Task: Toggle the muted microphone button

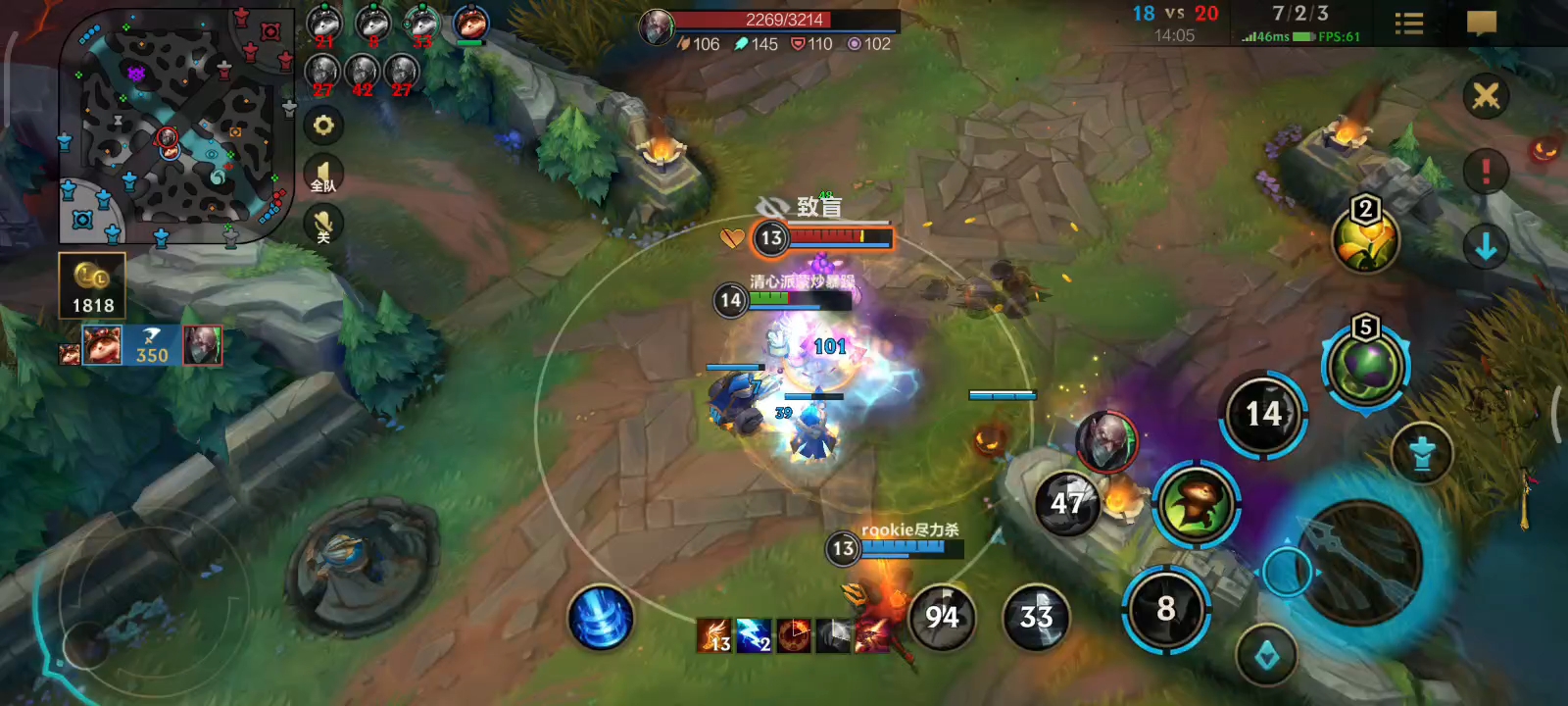Action: point(323,226)
